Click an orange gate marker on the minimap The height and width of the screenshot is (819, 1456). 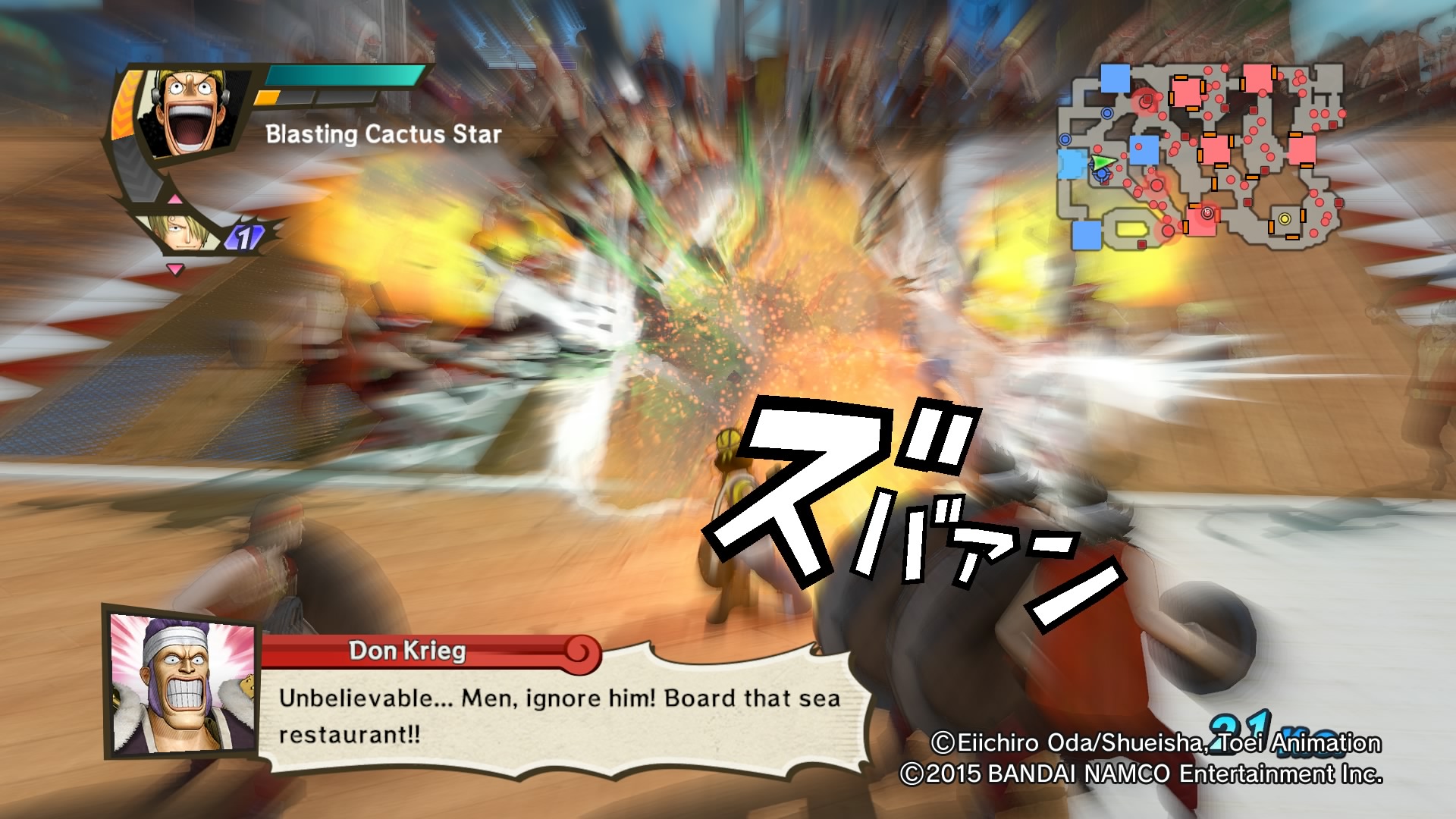(x=1181, y=77)
